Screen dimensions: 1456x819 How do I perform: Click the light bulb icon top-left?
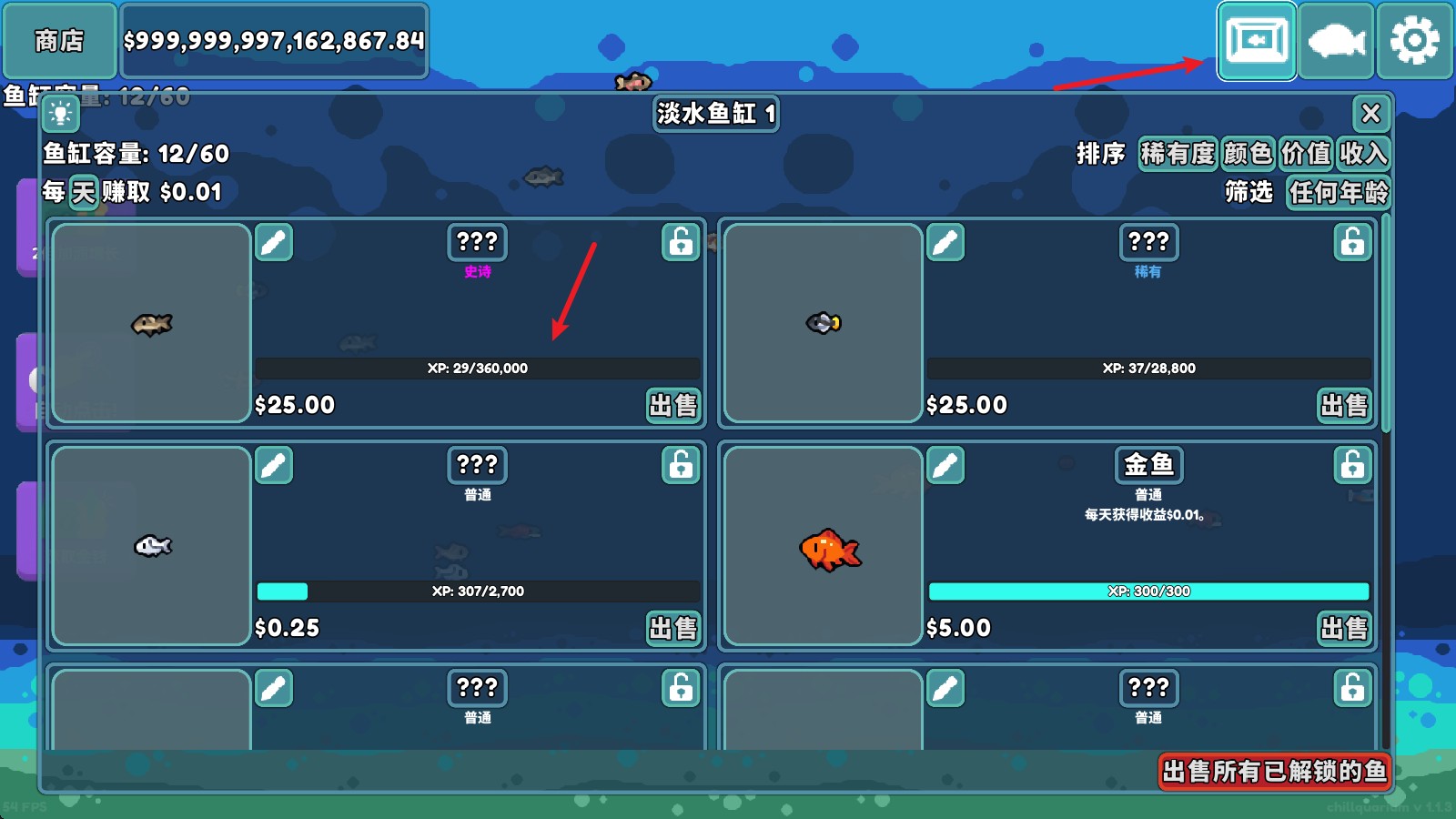62,115
